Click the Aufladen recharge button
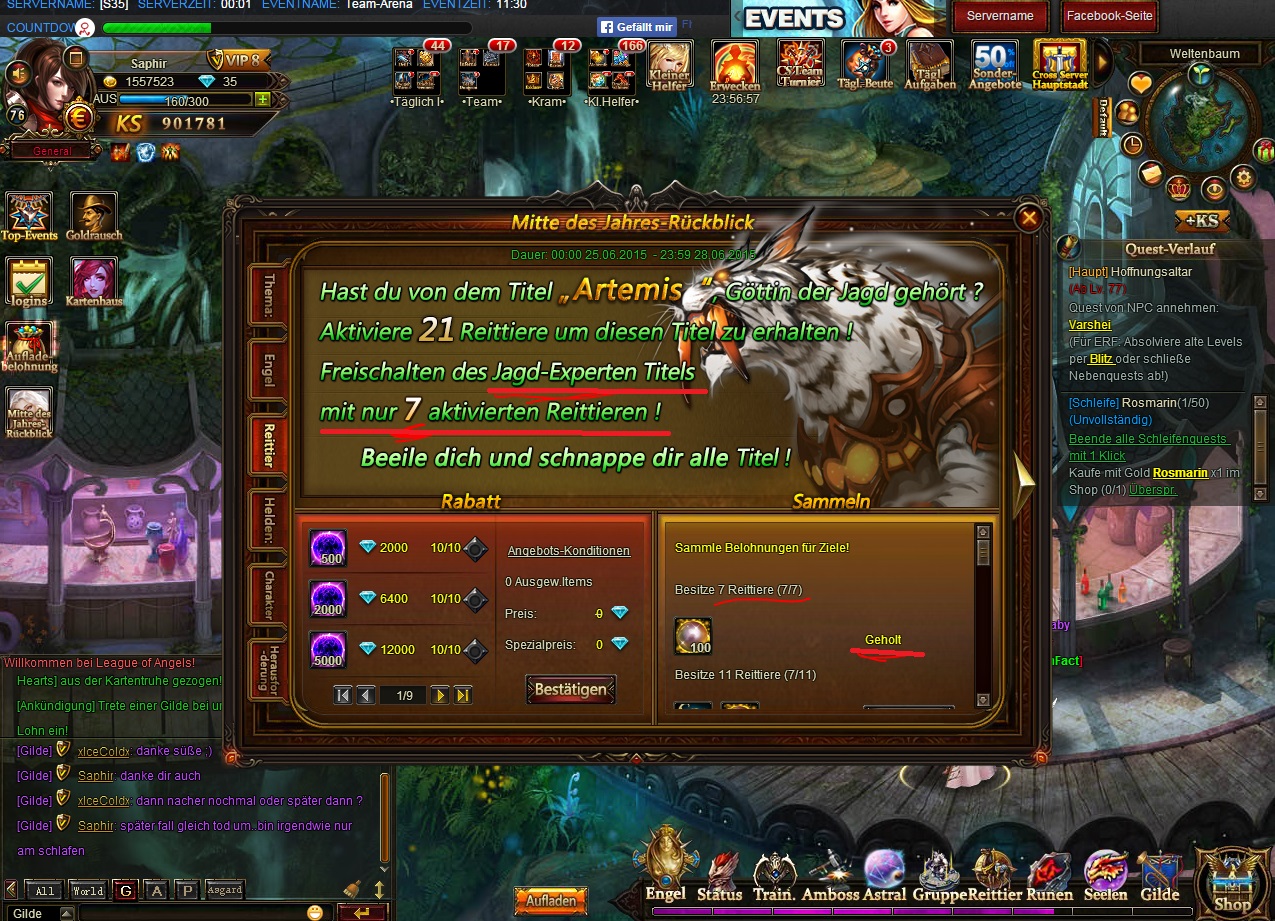 550,900
